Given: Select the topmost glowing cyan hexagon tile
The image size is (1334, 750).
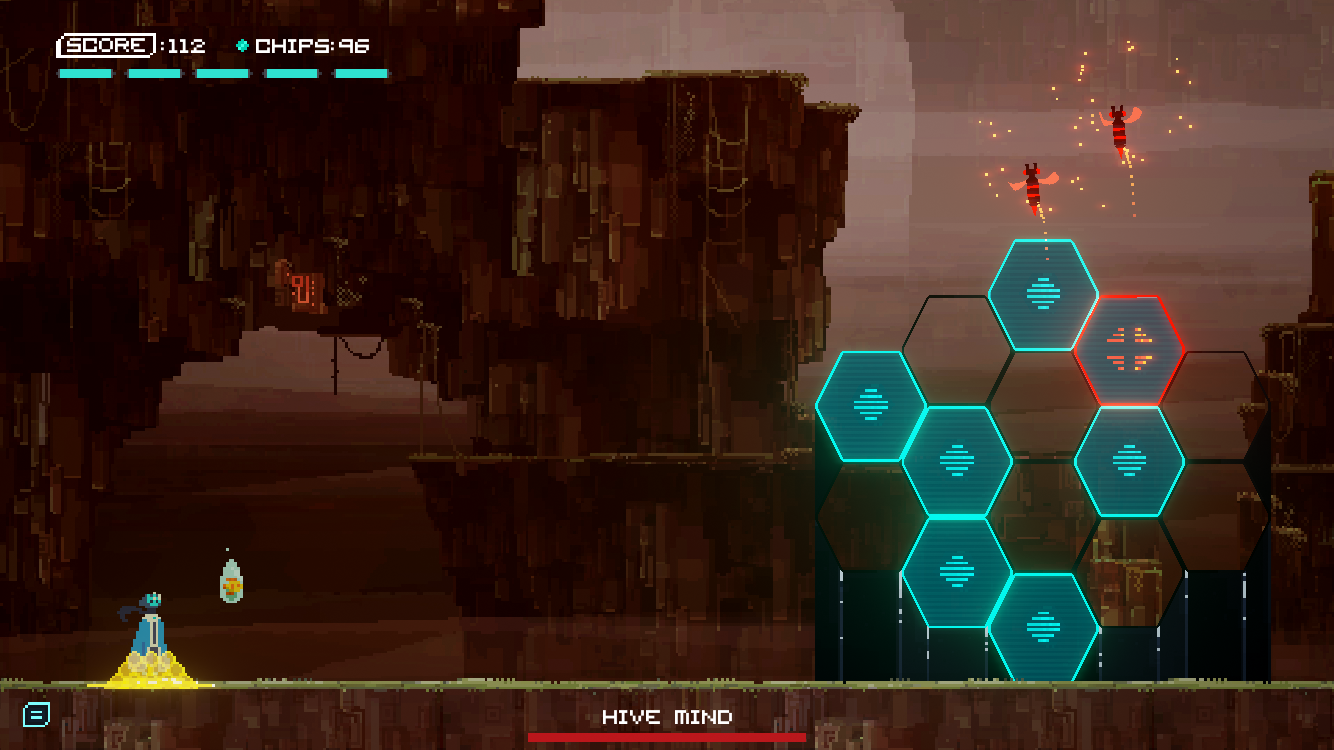Looking at the screenshot, I should (1042, 296).
